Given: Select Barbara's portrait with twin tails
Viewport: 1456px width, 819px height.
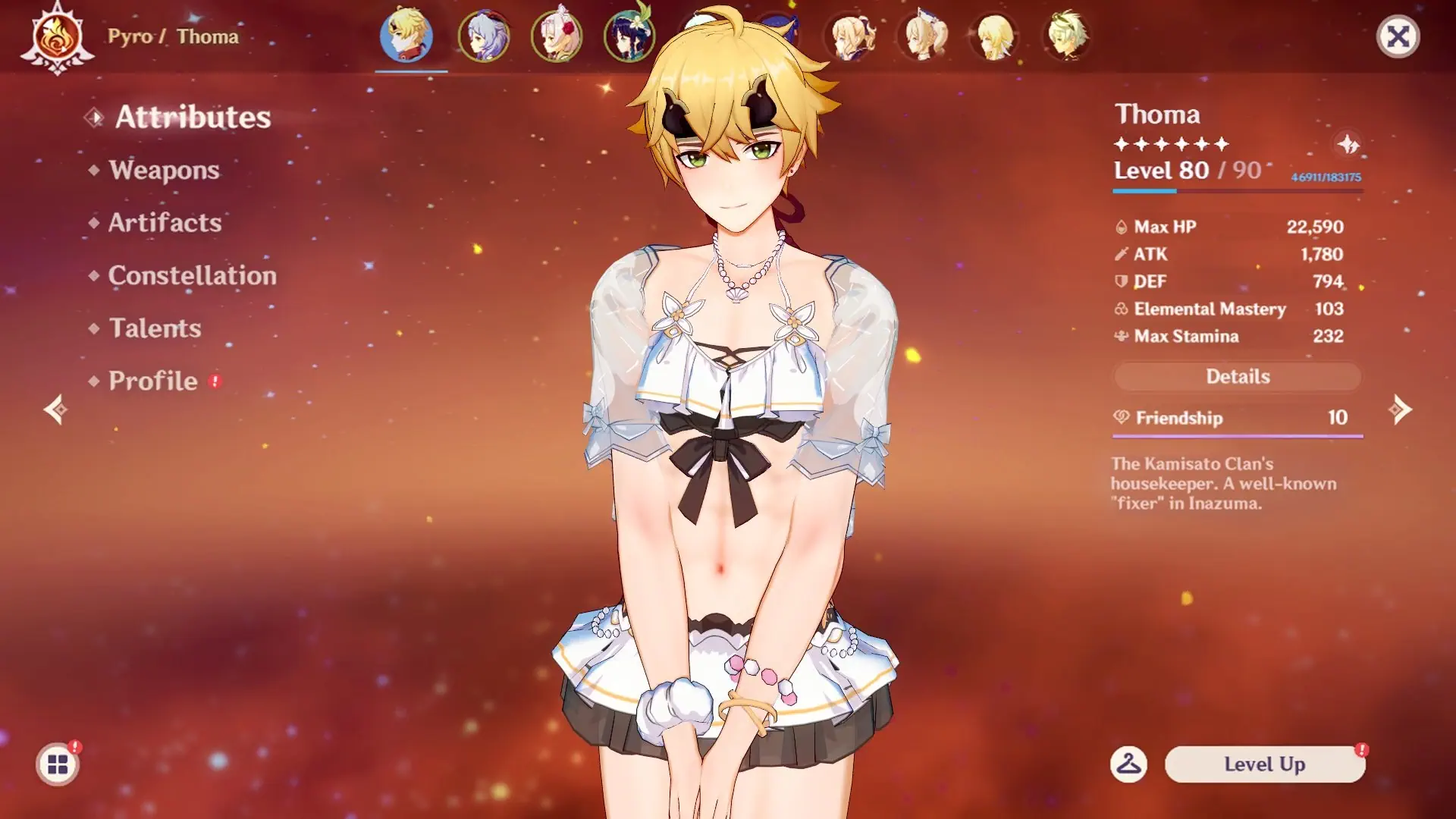Looking at the screenshot, I should click(924, 36).
